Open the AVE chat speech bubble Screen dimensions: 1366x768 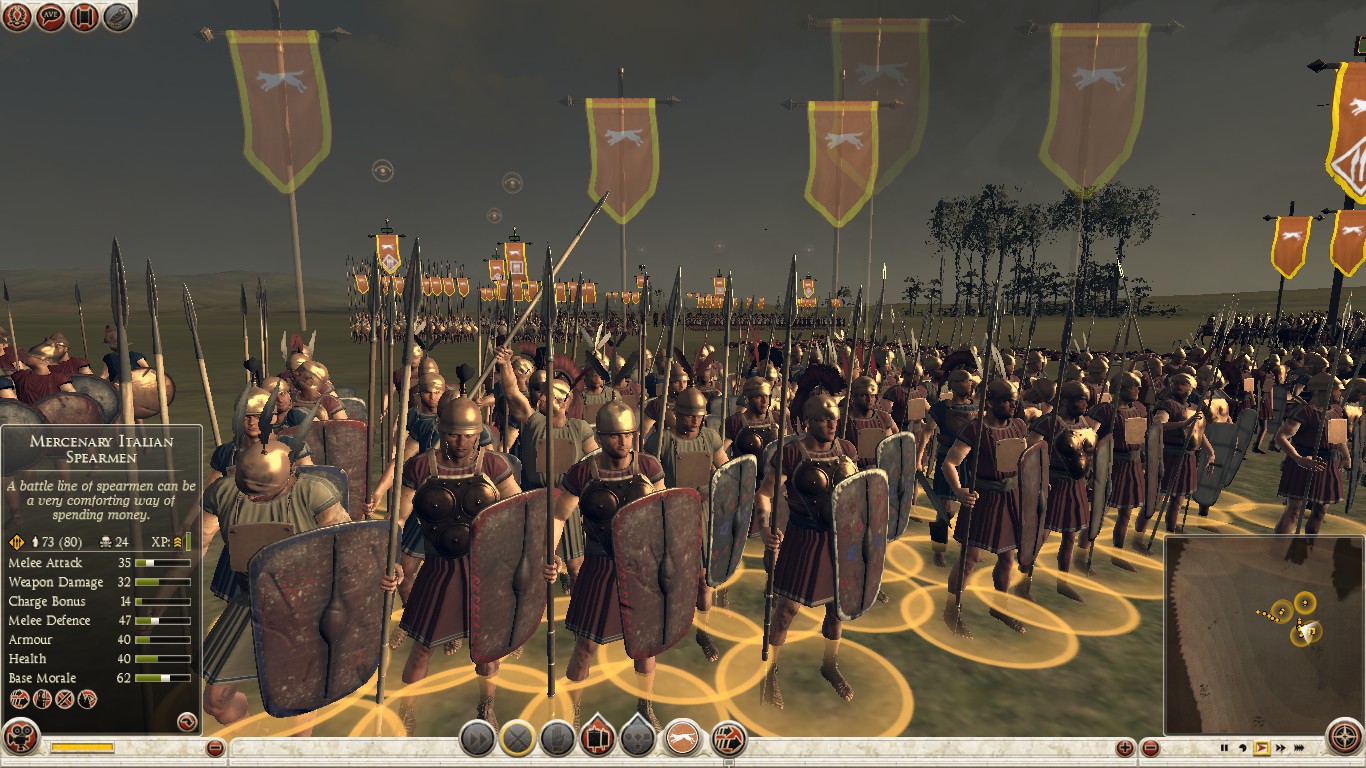[51, 16]
